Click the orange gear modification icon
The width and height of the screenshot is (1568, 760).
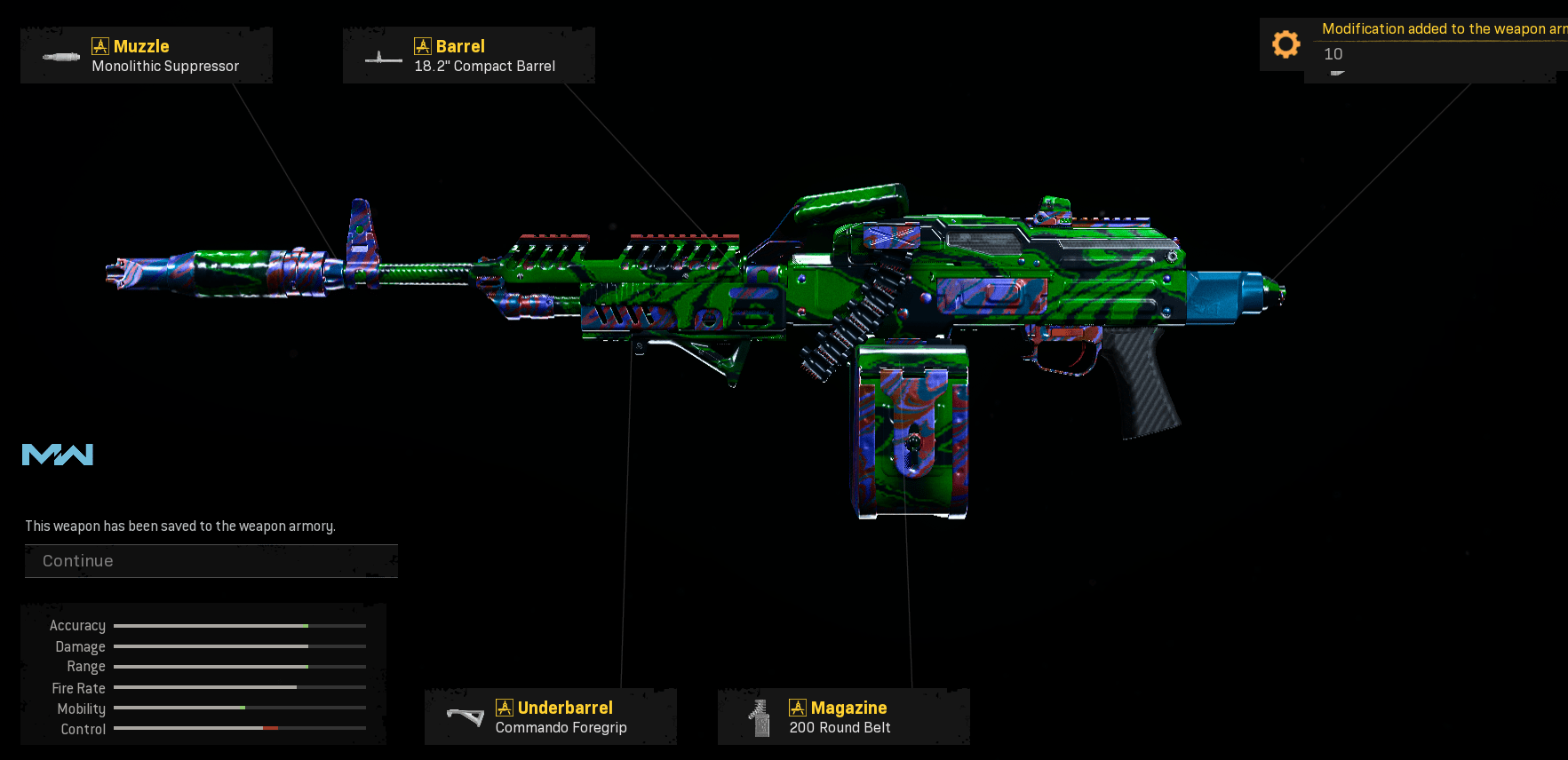(x=1285, y=44)
